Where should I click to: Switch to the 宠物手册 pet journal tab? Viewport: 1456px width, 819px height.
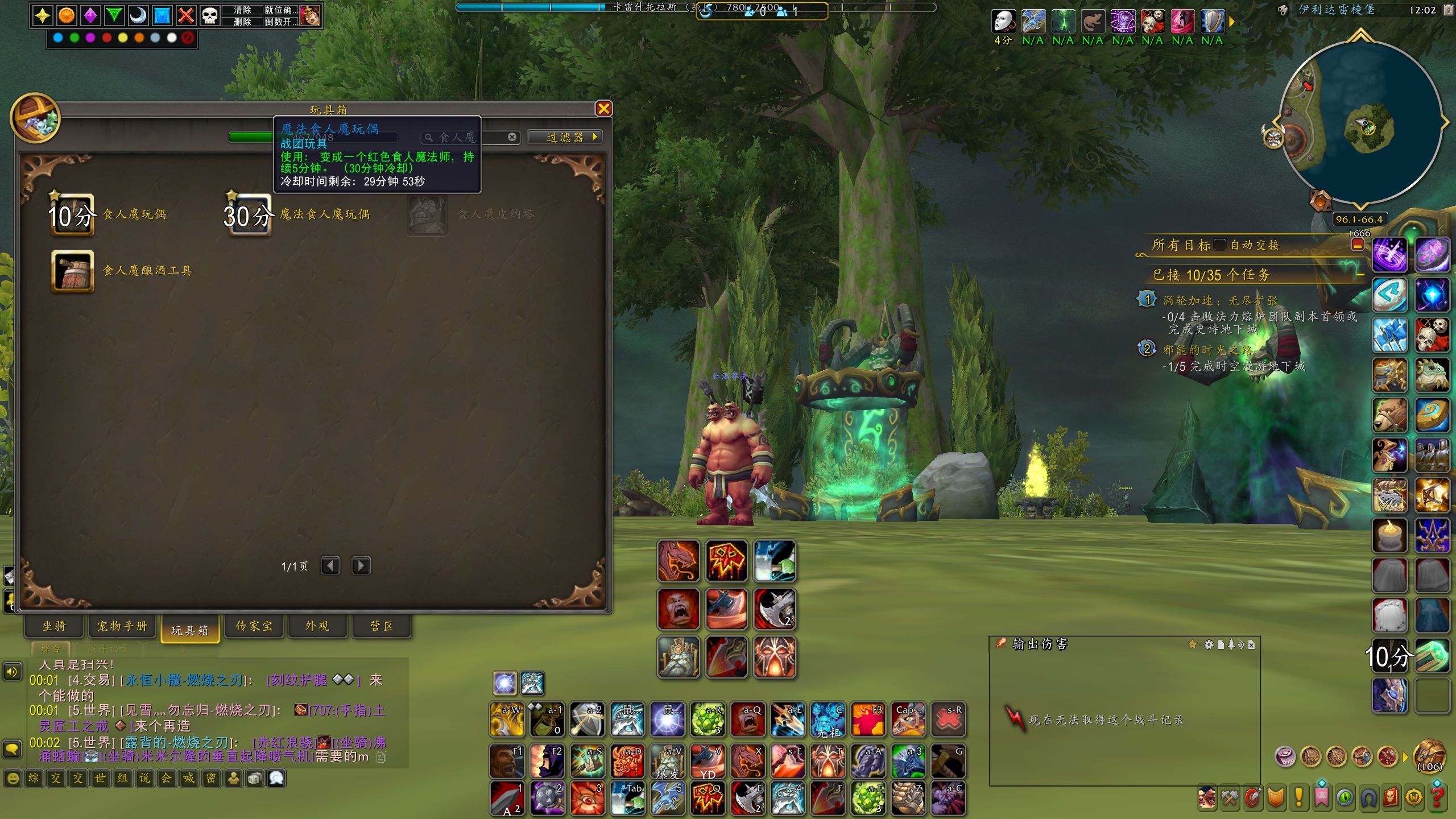point(122,626)
